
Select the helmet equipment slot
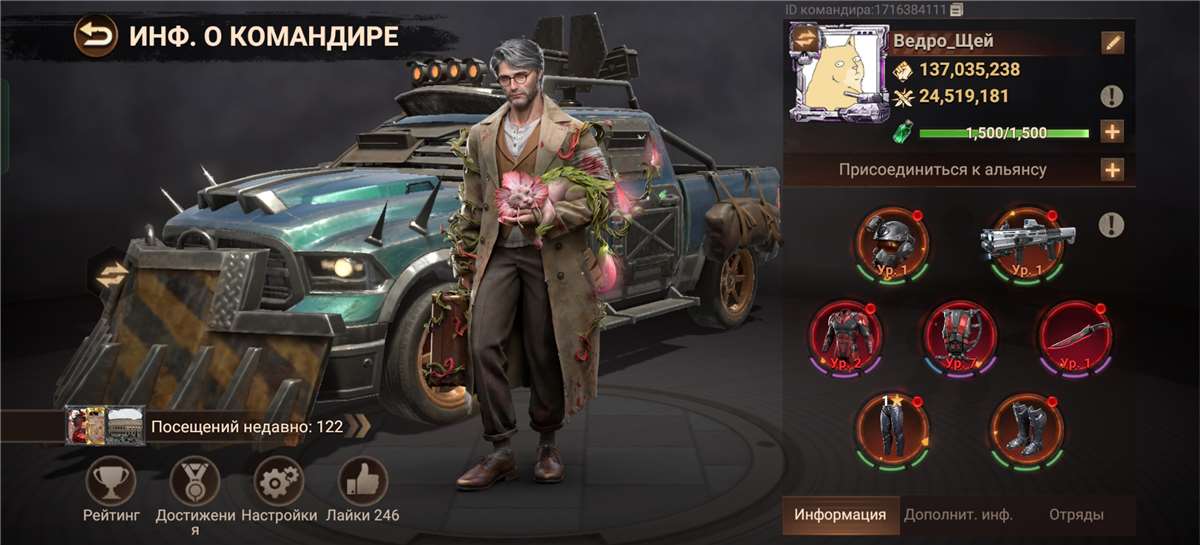point(890,242)
